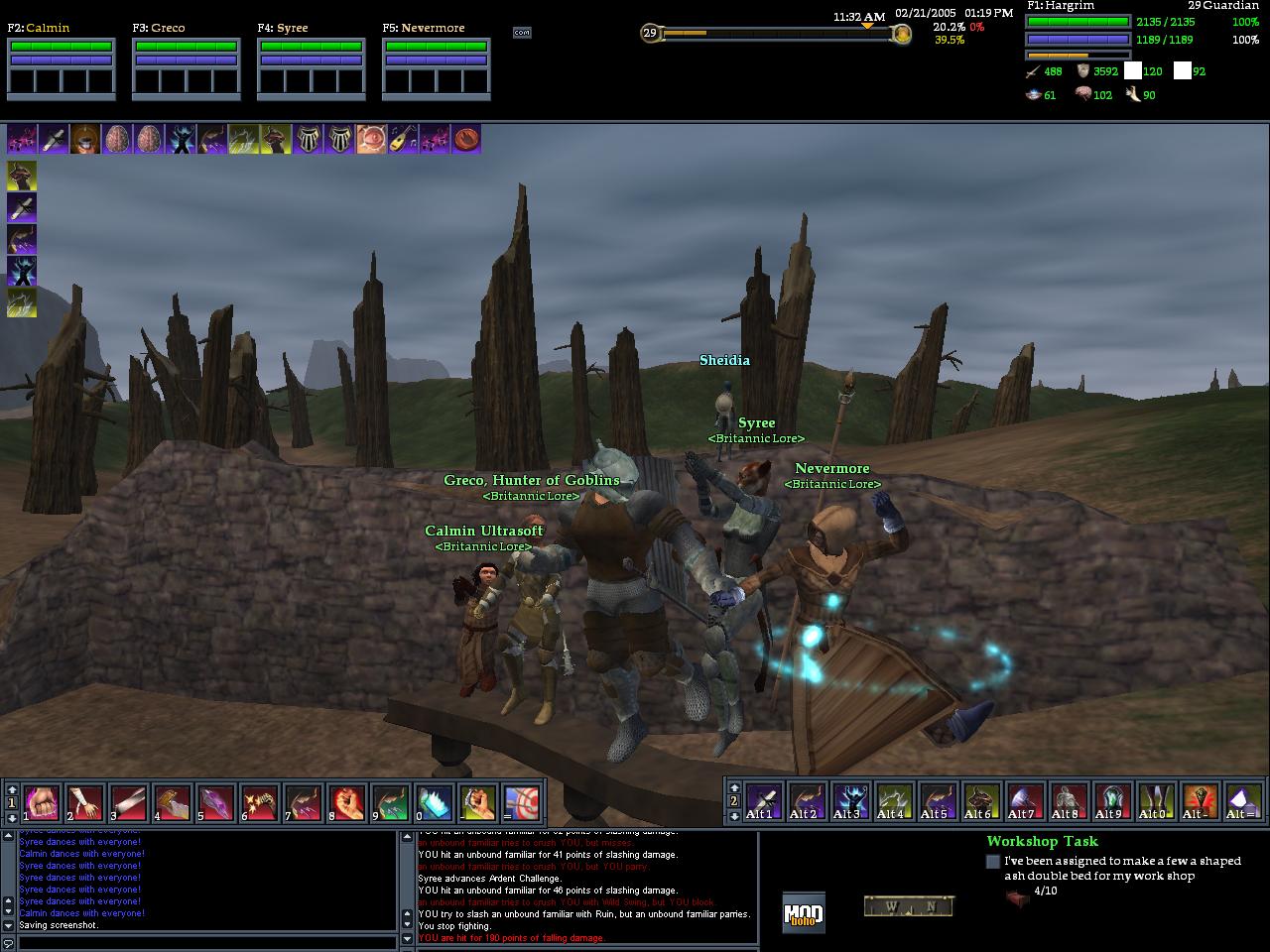Click the red eye effect icon
The height and width of the screenshot is (952, 1270).
point(372,139)
